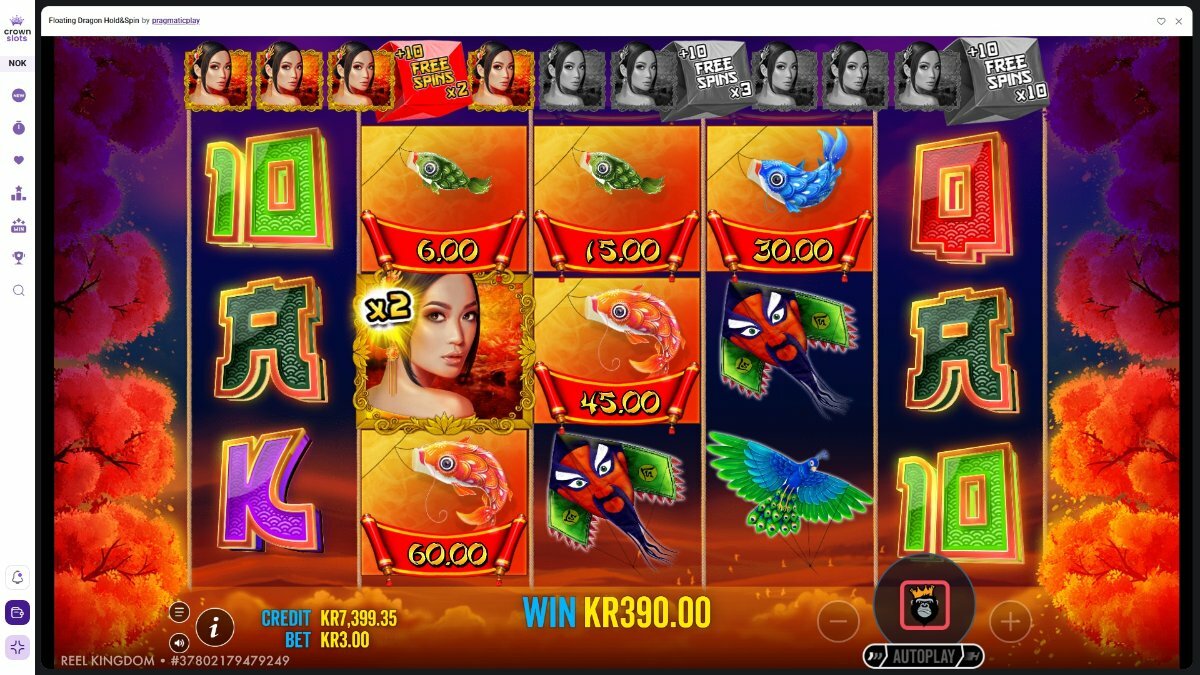Open the wallet button in the sidebar

tap(18, 613)
